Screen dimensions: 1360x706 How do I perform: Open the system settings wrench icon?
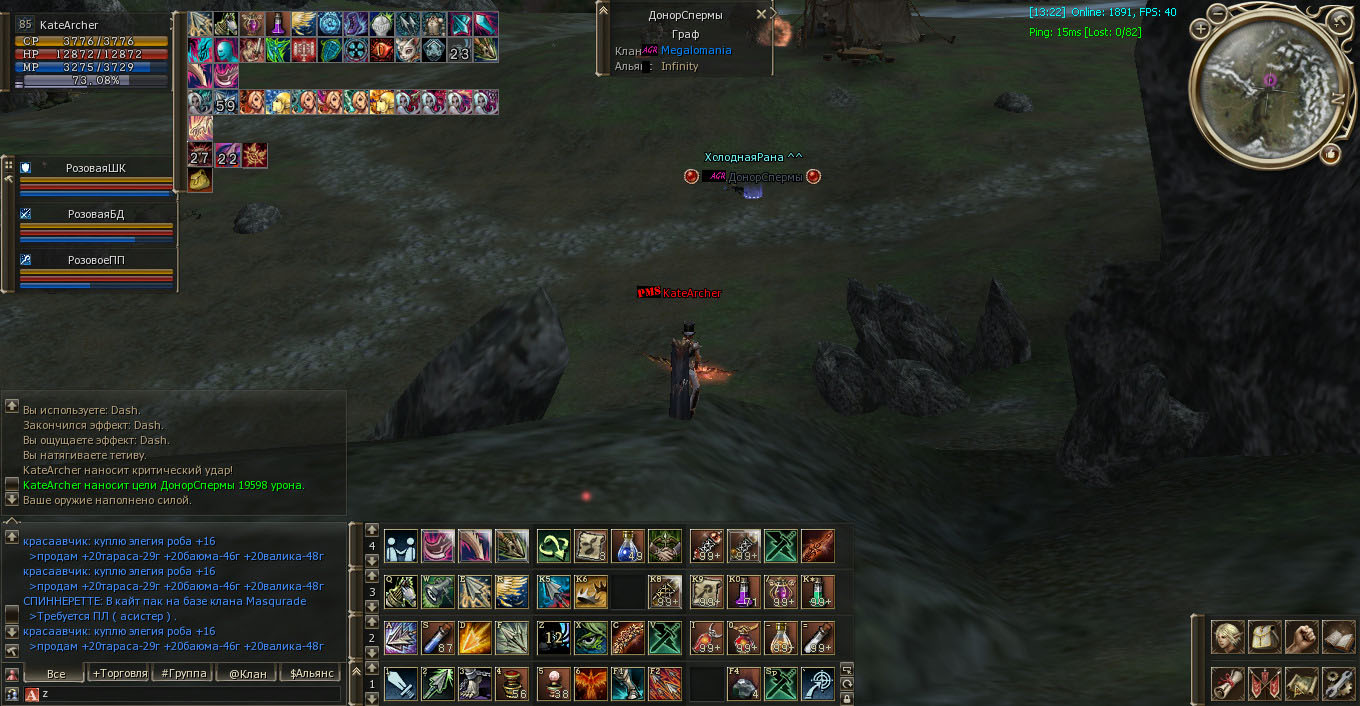pos(1338,683)
